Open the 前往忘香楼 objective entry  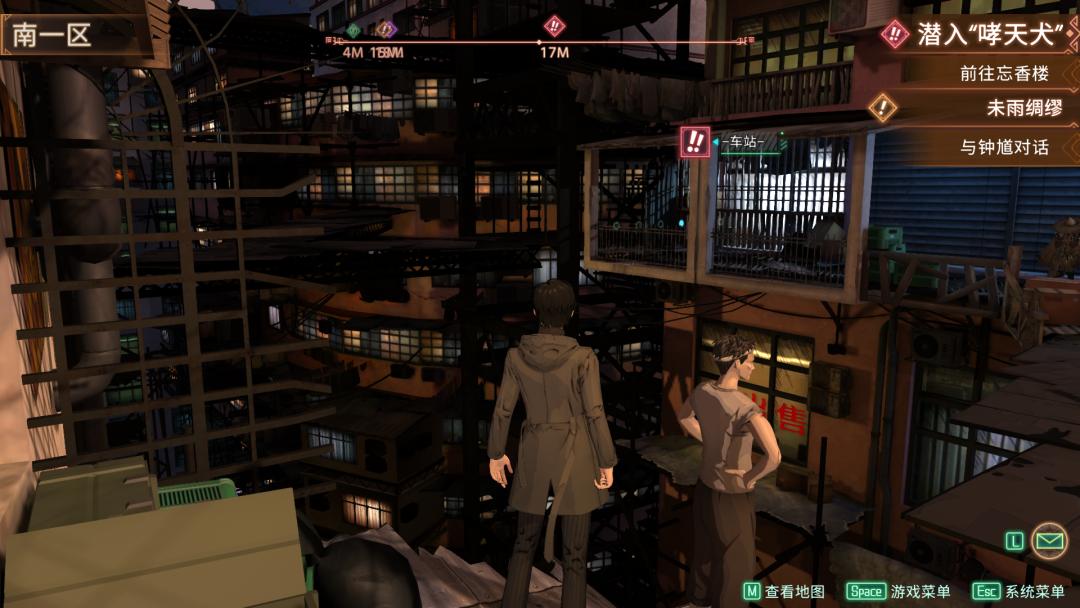pos(1003,73)
